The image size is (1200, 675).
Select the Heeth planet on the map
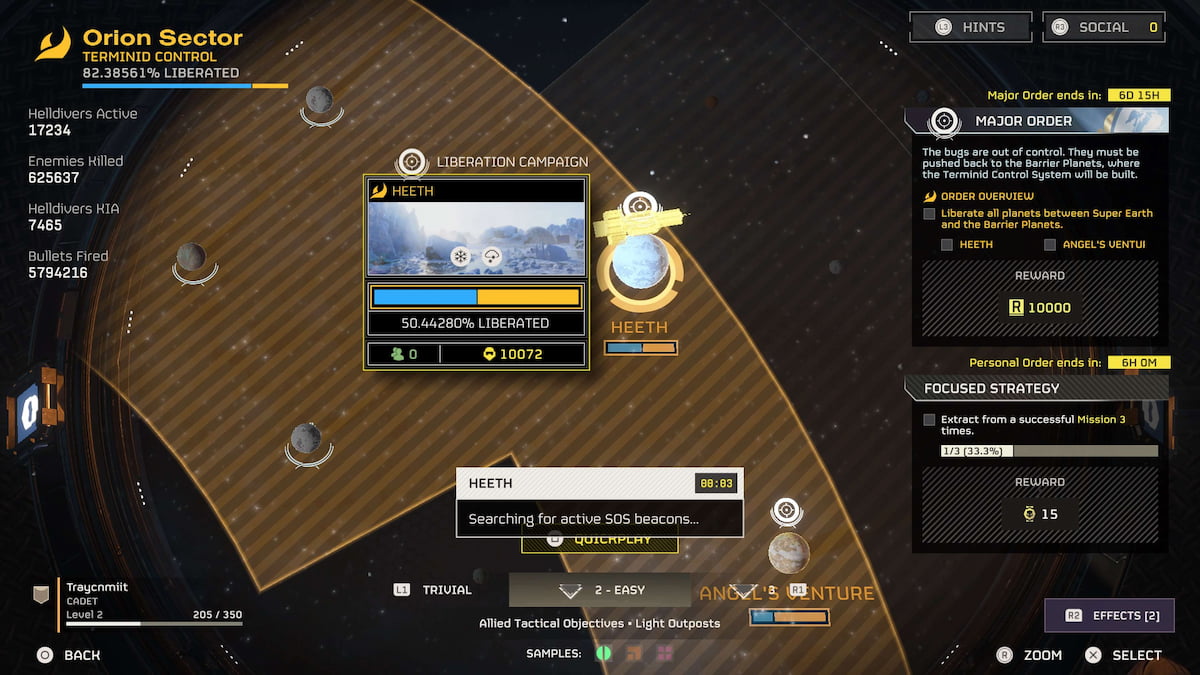[640, 264]
